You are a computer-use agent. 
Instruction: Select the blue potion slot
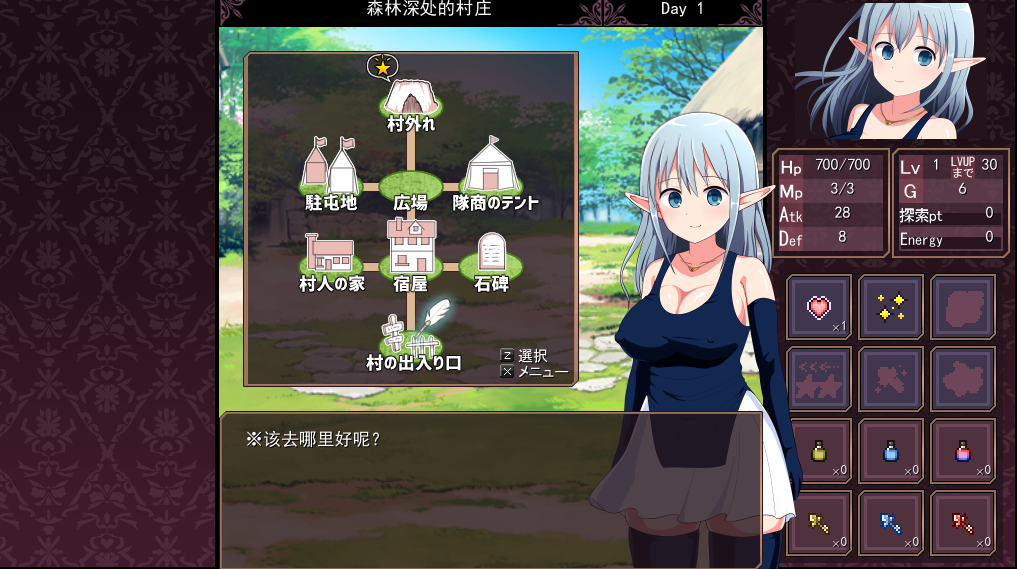click(x=891, y=451)
